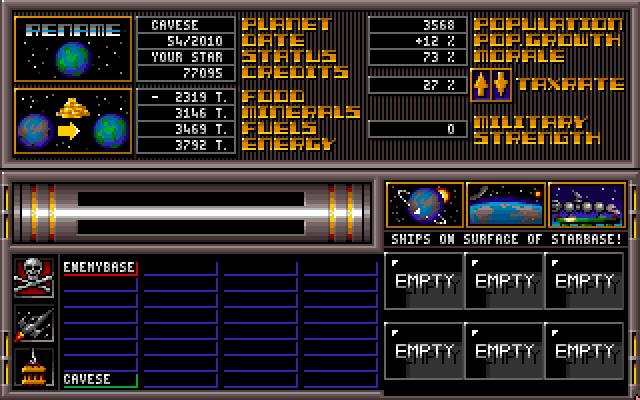This screenshot has width=640, height=400.
Task: Show the starbase docking bay view
Action: tap(587, 205)
